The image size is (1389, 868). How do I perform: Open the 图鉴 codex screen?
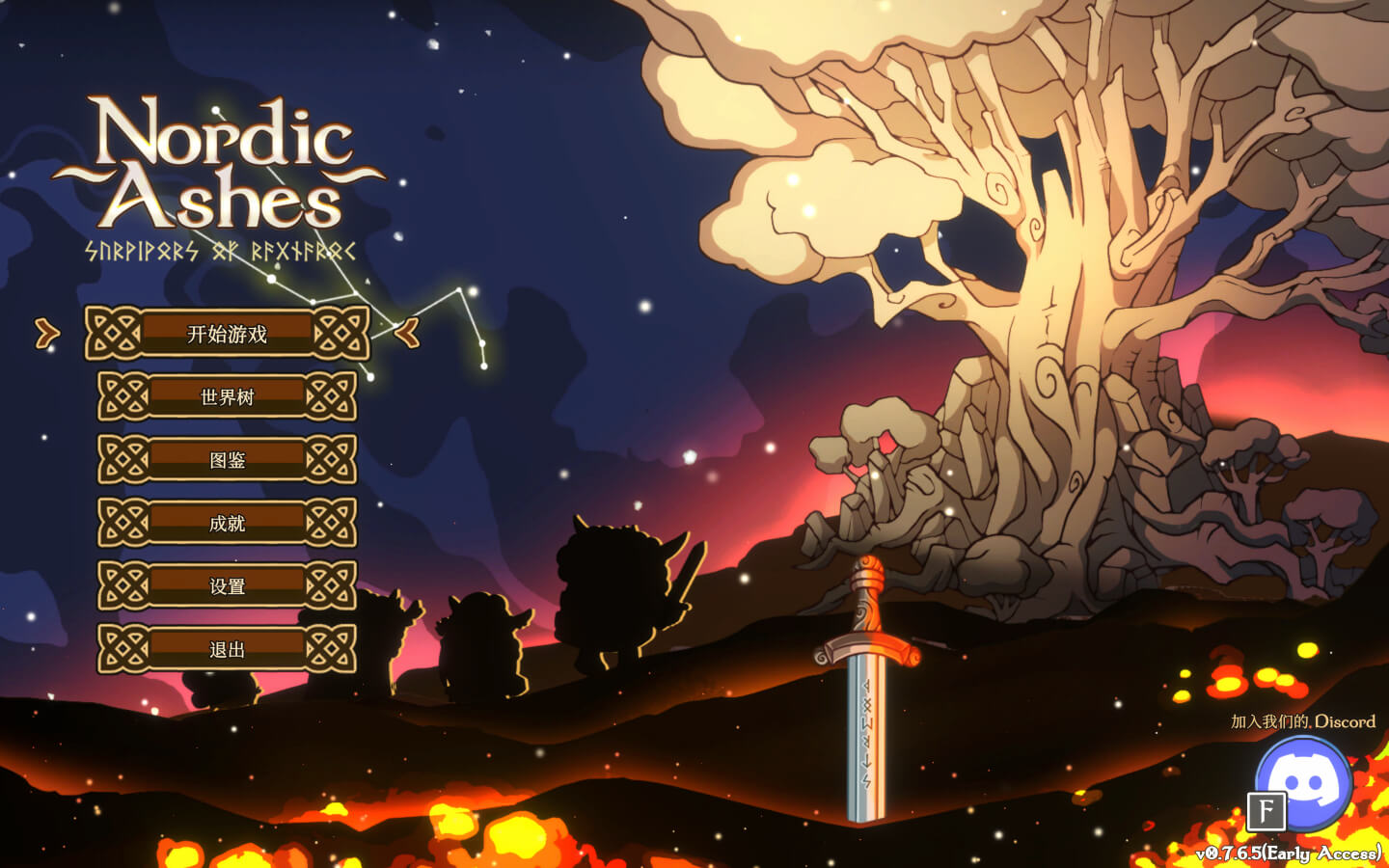[228, 461]
